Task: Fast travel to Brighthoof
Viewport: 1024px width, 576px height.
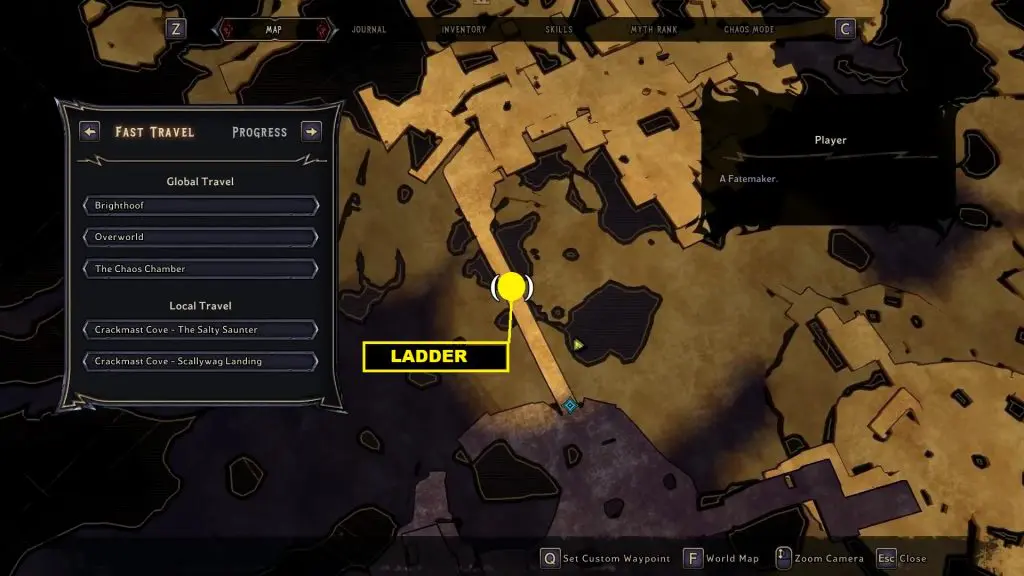Action: [201, 206]
